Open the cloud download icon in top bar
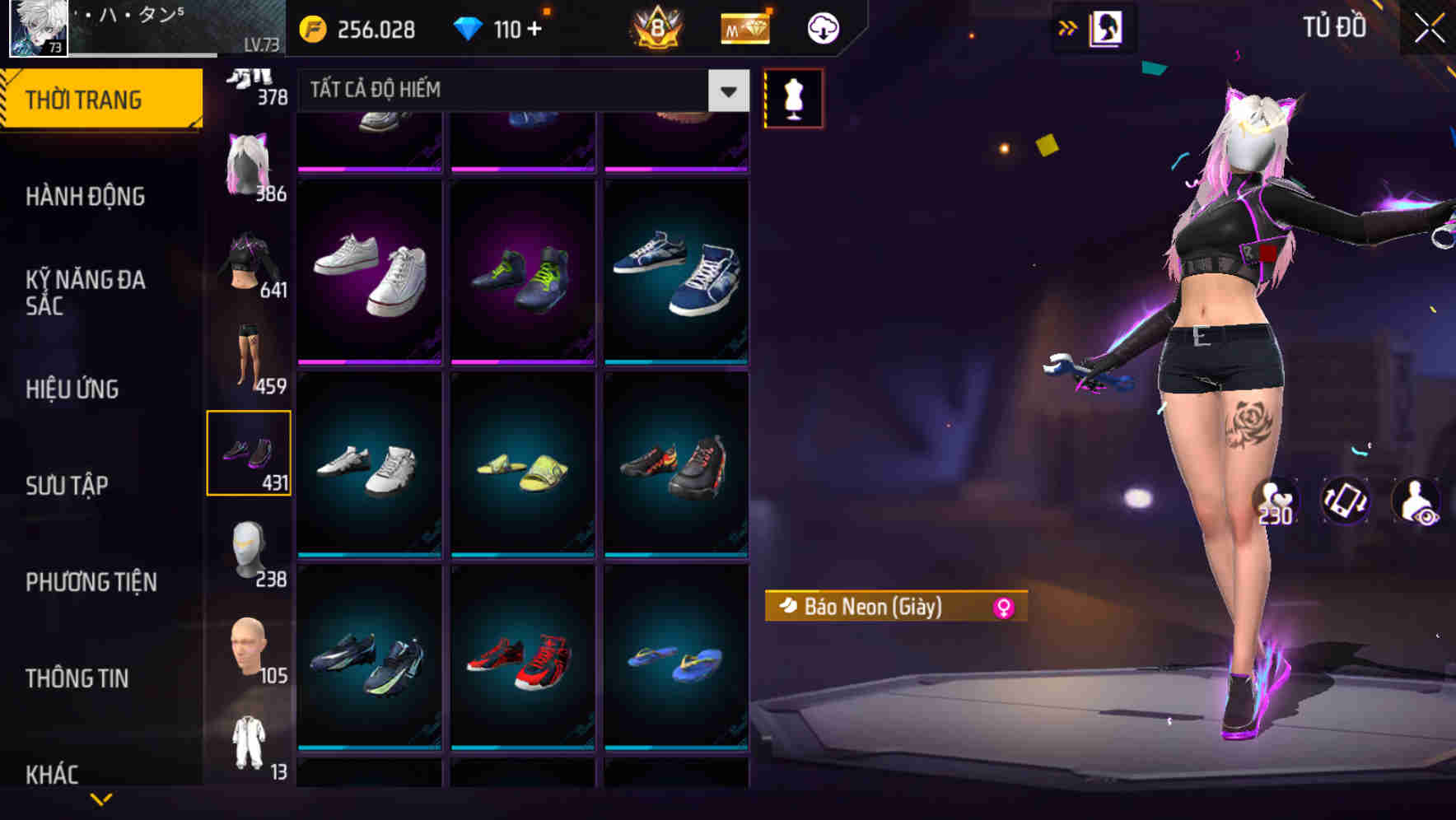Image resolution: width=1456 pixels, height=820 pixels. [x=820, y=27]
